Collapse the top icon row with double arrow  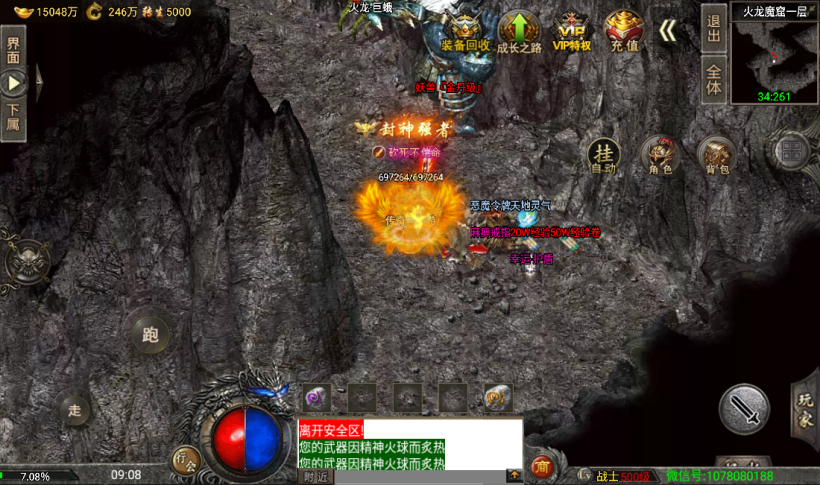coord(667,30)
